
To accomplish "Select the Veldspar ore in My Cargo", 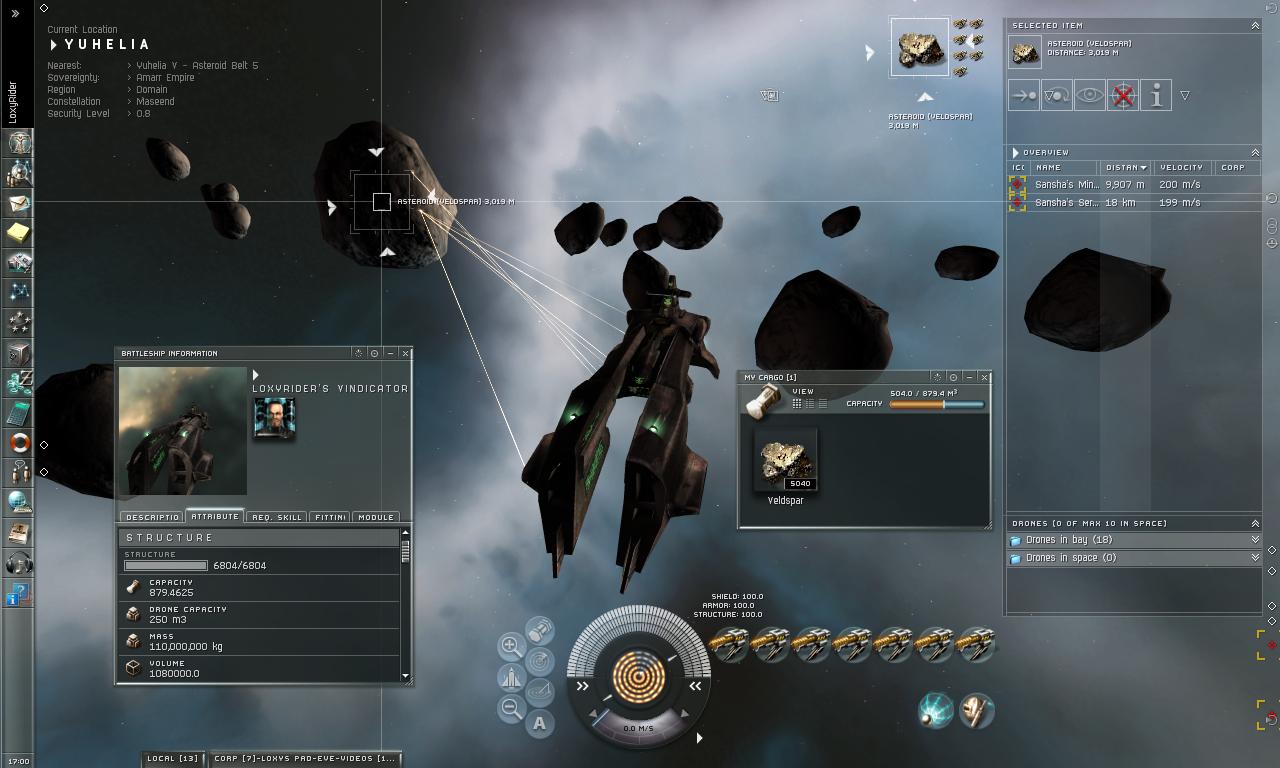I will [x=785, y=461].
